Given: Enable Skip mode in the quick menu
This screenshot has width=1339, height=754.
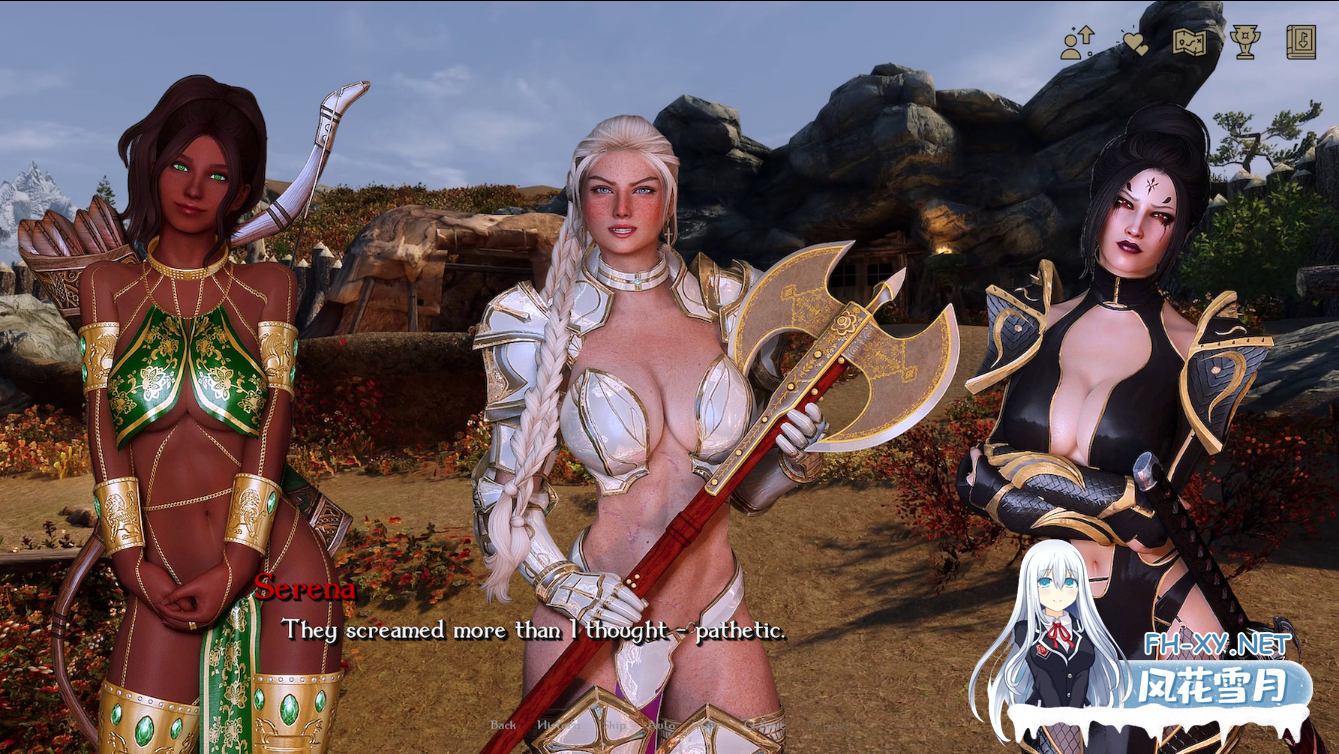Looking at the screenshot, I should pyautogui.click(x=613, y=724).
